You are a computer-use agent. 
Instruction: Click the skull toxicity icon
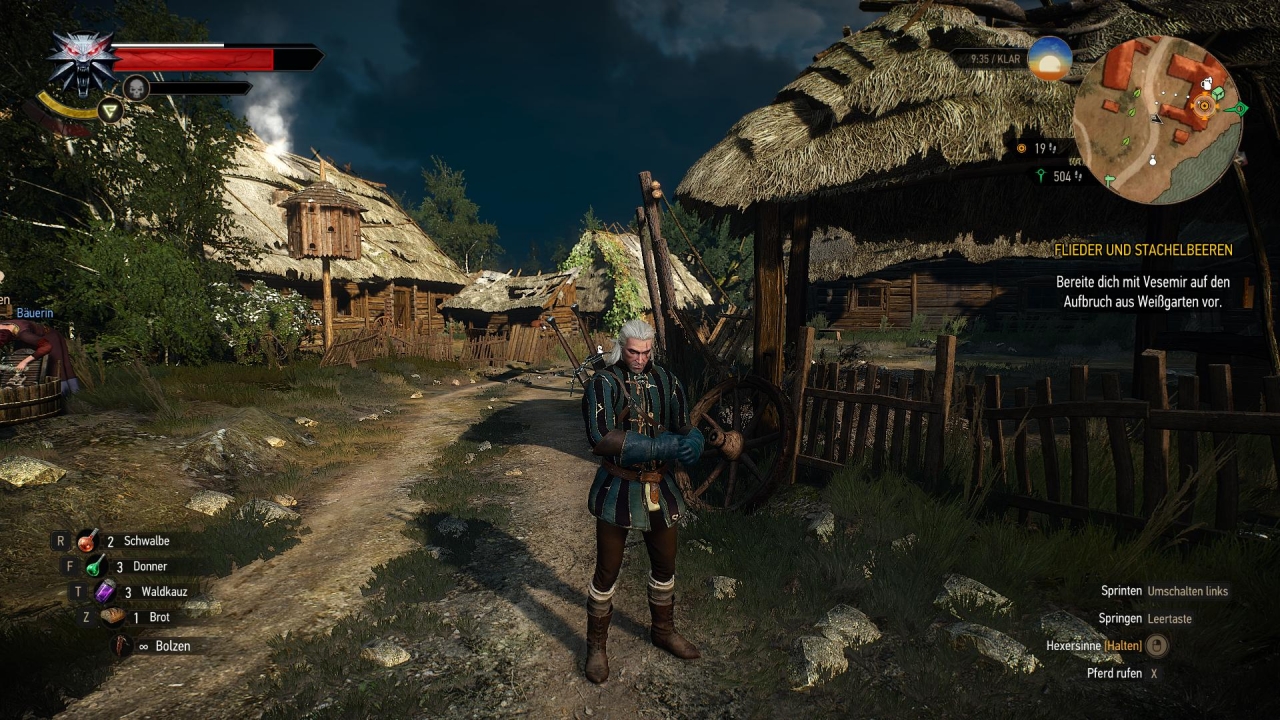coord(135,88)
